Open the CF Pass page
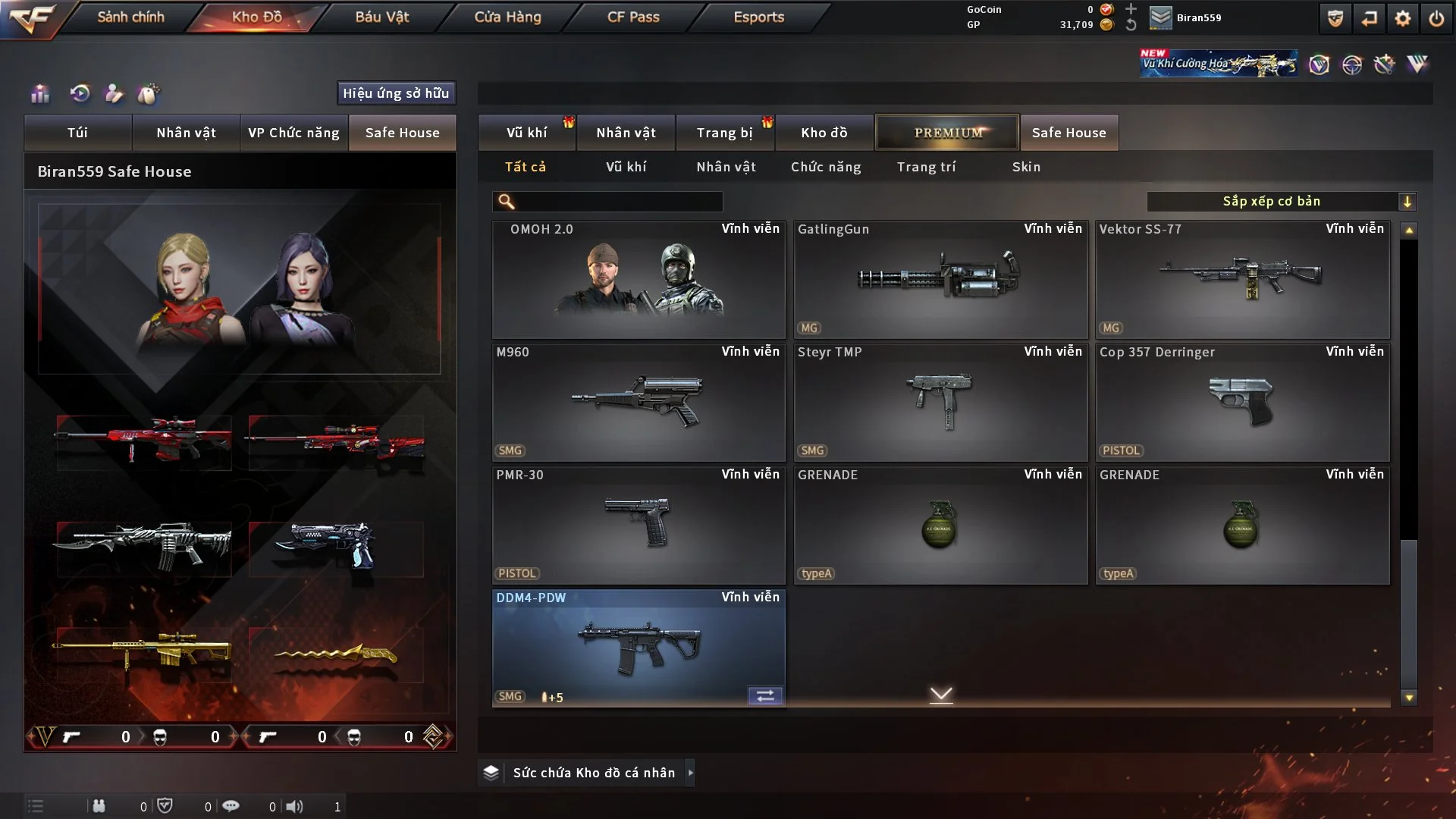The image size is (1456, 819). [x=633, y=17]
